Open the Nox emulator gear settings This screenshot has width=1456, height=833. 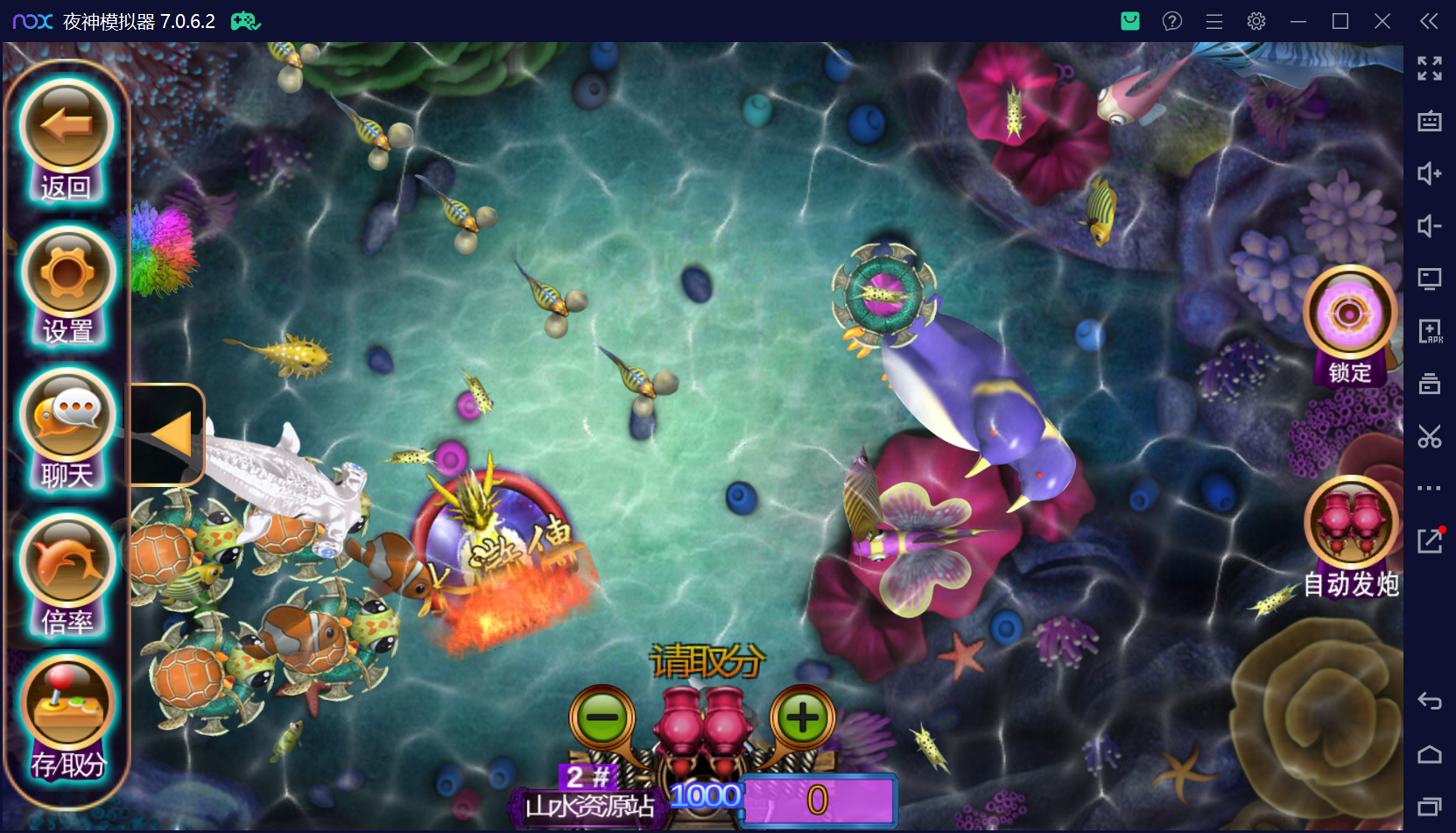point(1256,21)
